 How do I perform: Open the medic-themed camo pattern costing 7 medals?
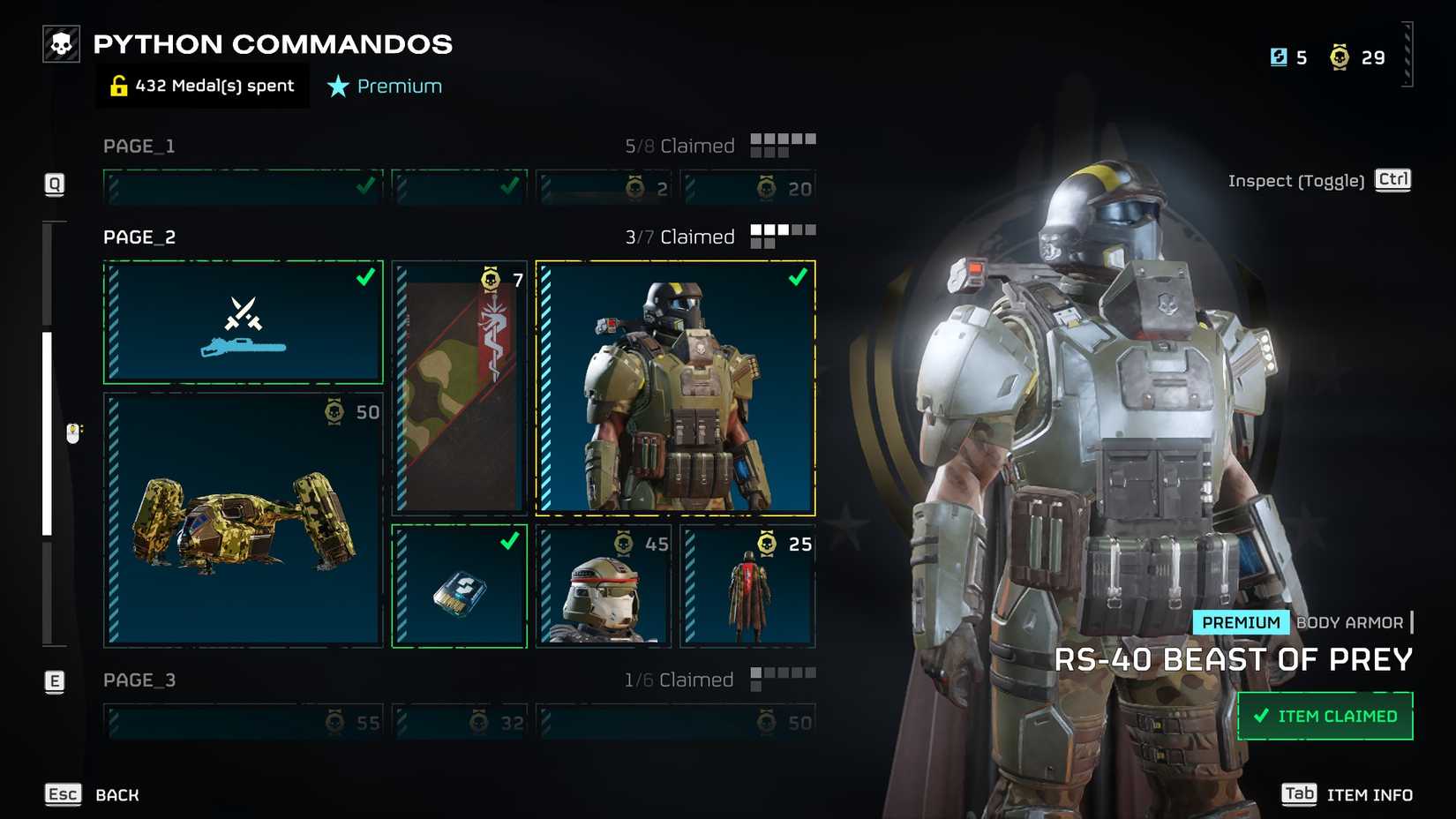pos(459,388)
